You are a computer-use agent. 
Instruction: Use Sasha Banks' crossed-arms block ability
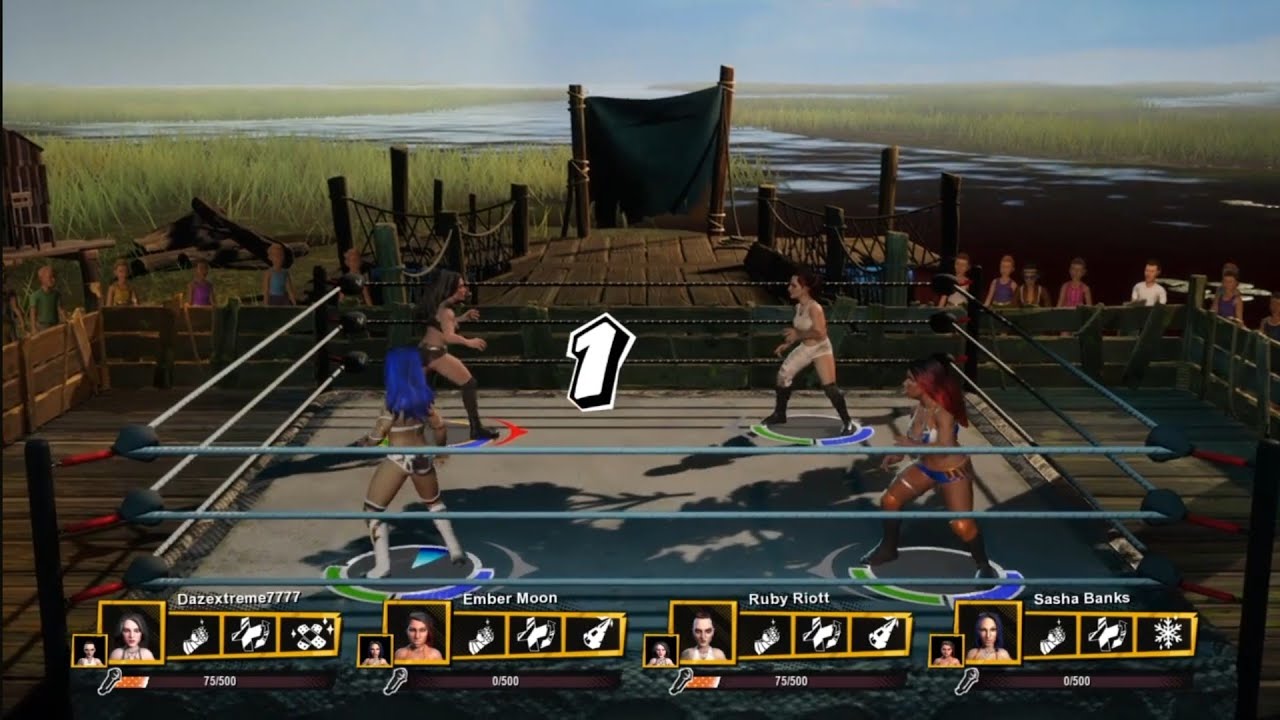pyautogui.click(x=1106, y=635)
